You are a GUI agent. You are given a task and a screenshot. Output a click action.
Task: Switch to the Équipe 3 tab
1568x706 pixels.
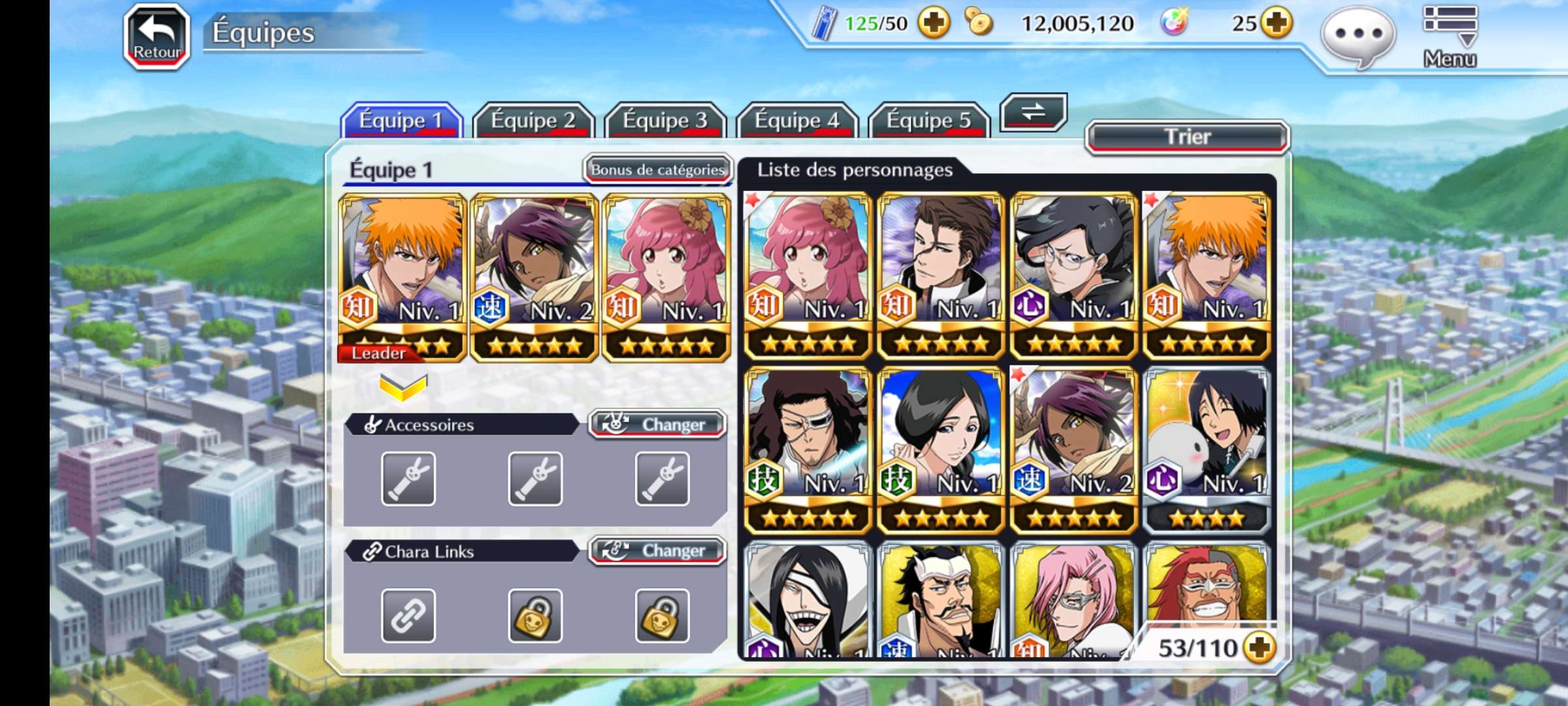click(x=665, y=120)
